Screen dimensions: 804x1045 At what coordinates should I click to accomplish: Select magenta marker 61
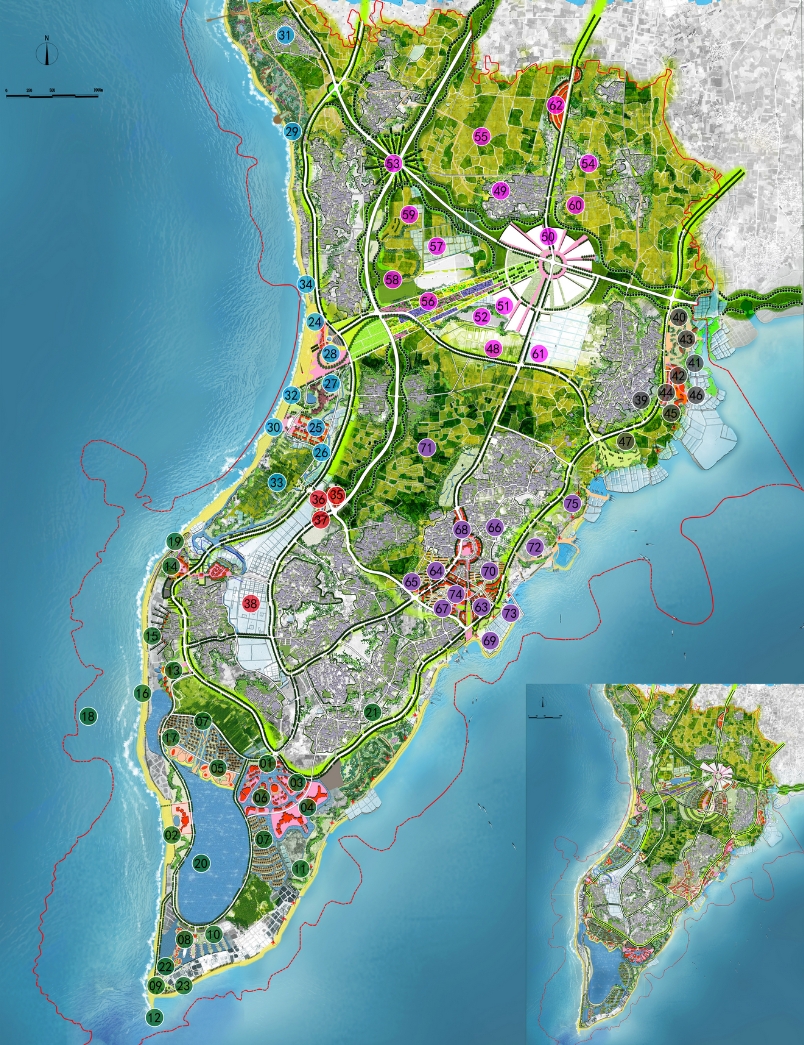(x=539, y=353)
